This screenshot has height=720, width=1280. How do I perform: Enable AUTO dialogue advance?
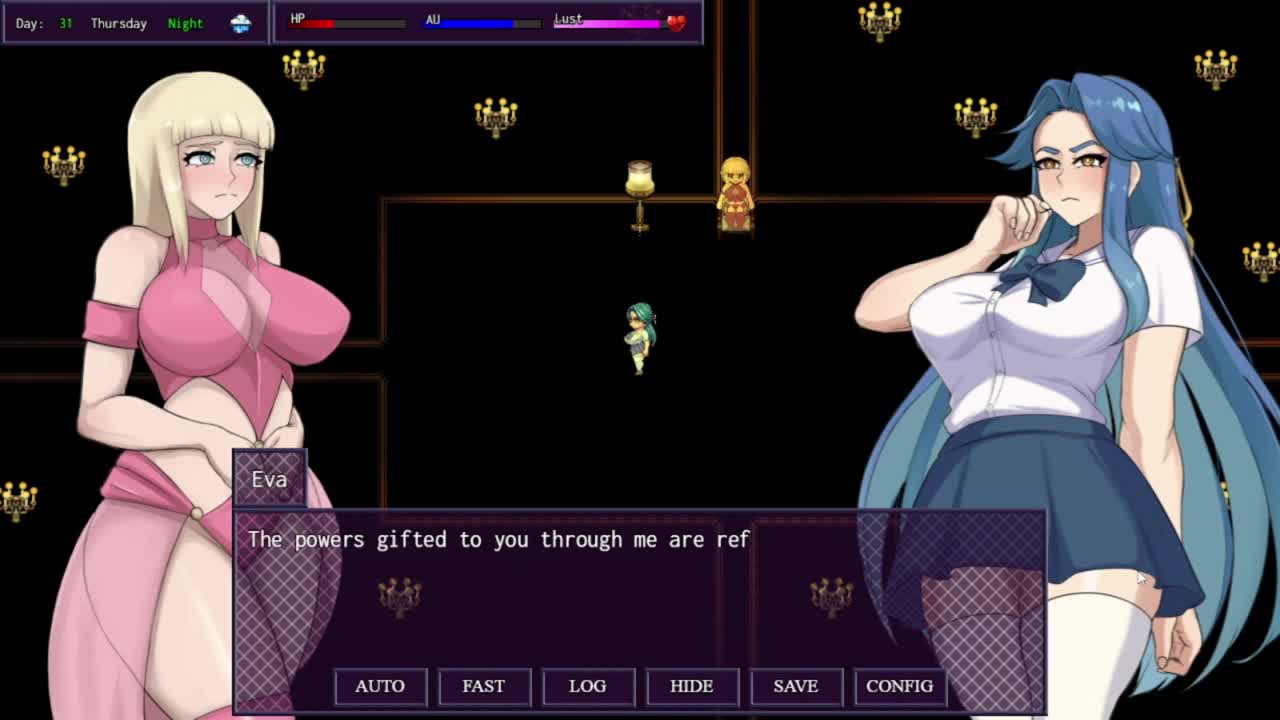pos(380,686)
